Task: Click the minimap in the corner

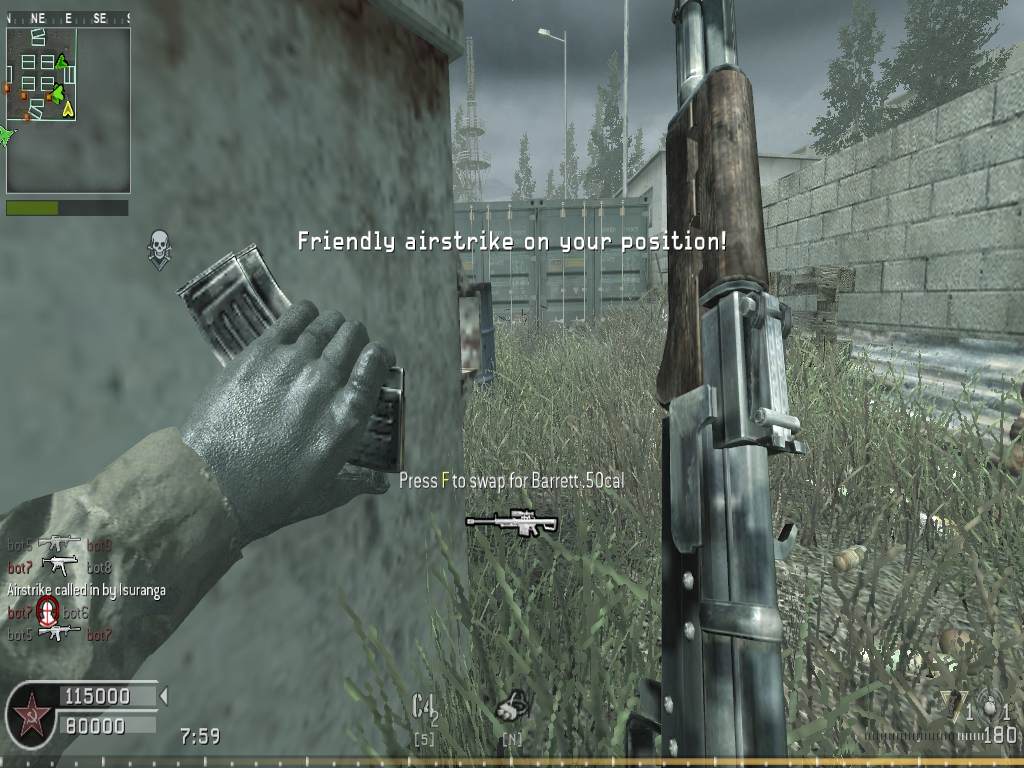Action: click(68, 109)
